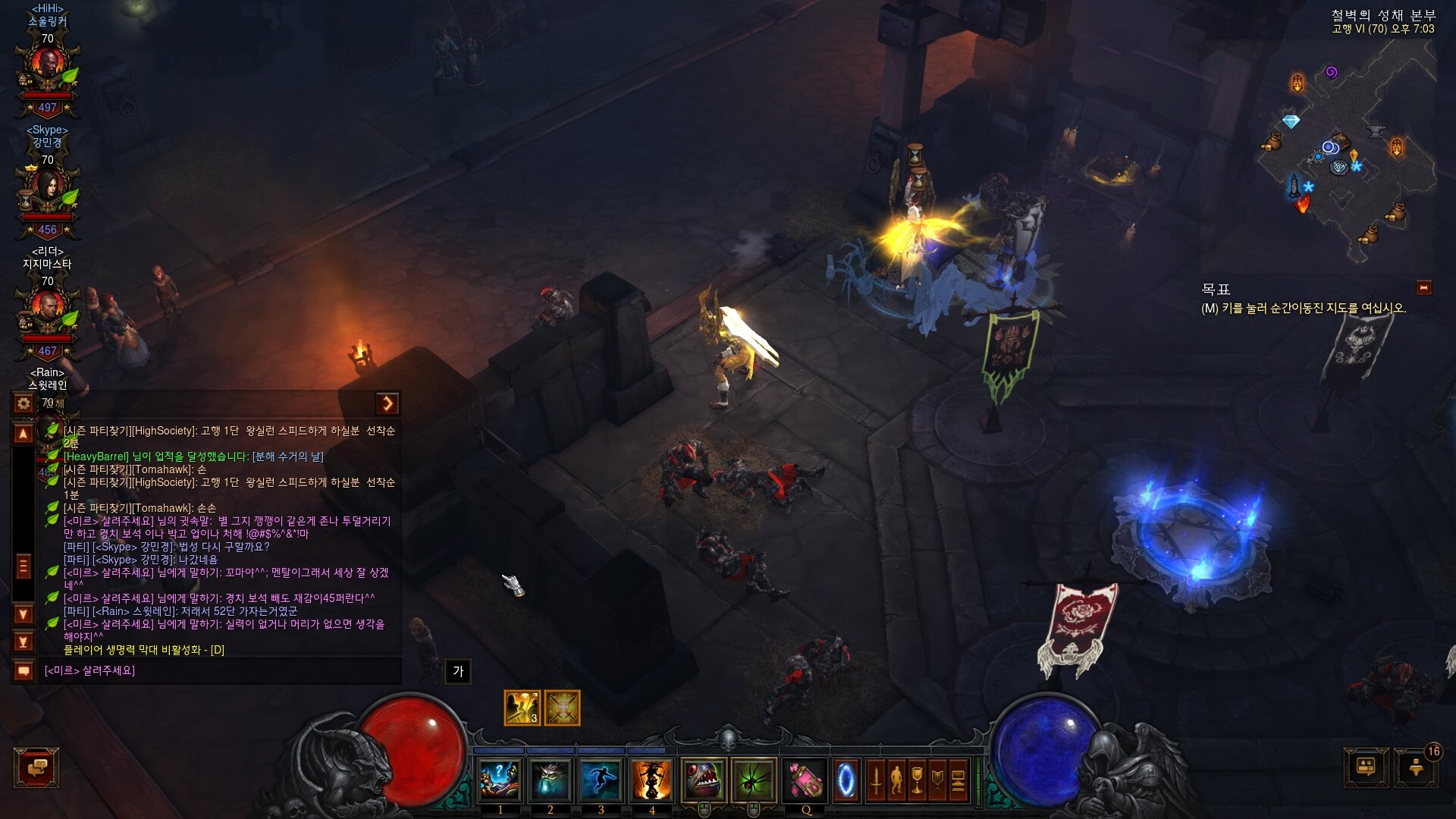The width and height of the screenshot is (1456, 819).
Task: Open the blue town portal
Action: 846,780
